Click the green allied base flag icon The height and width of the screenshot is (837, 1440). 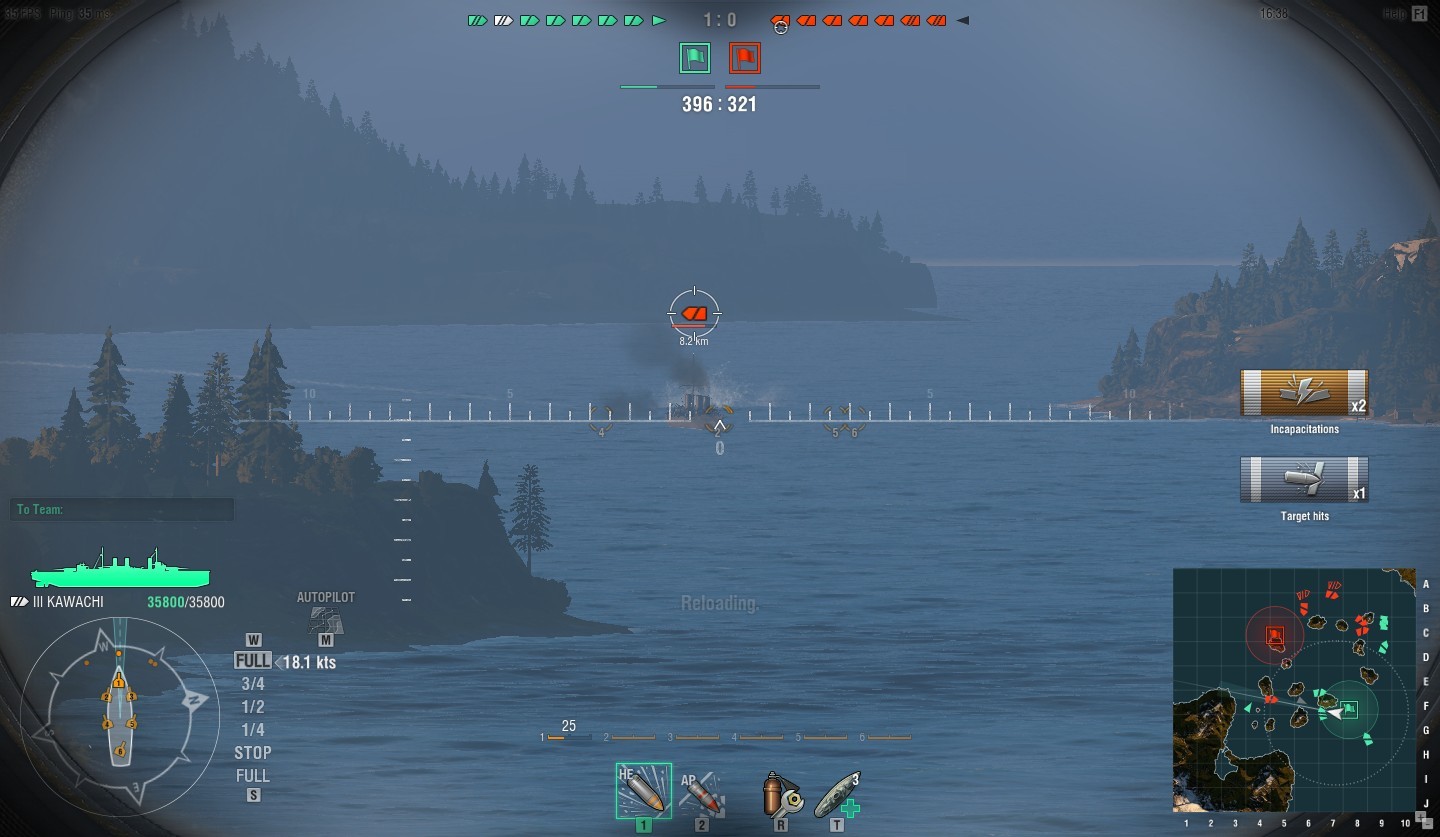click(694, 58)
